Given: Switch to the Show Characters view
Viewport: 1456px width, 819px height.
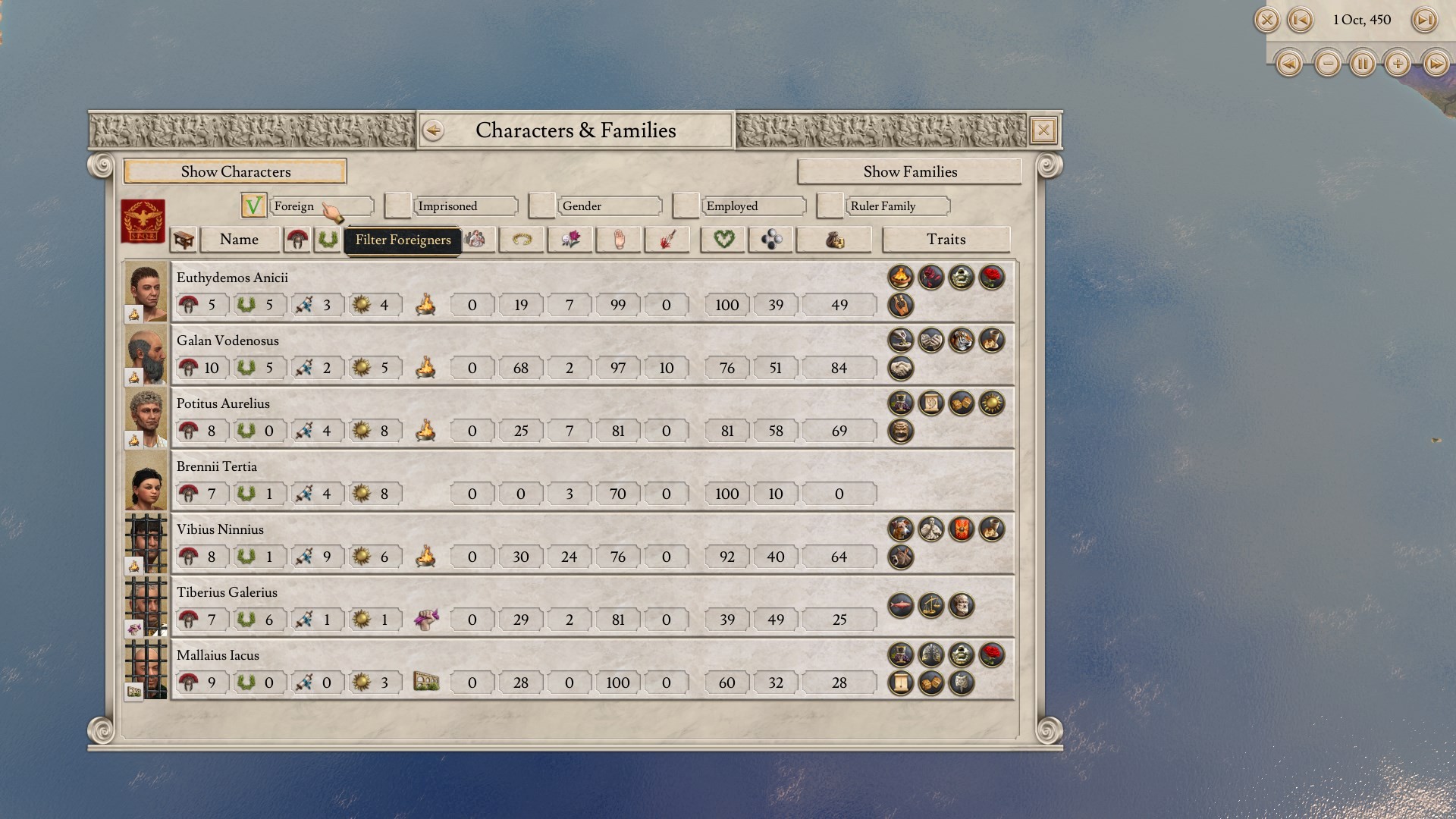Looking at the screenshot, I should point(235,171).
